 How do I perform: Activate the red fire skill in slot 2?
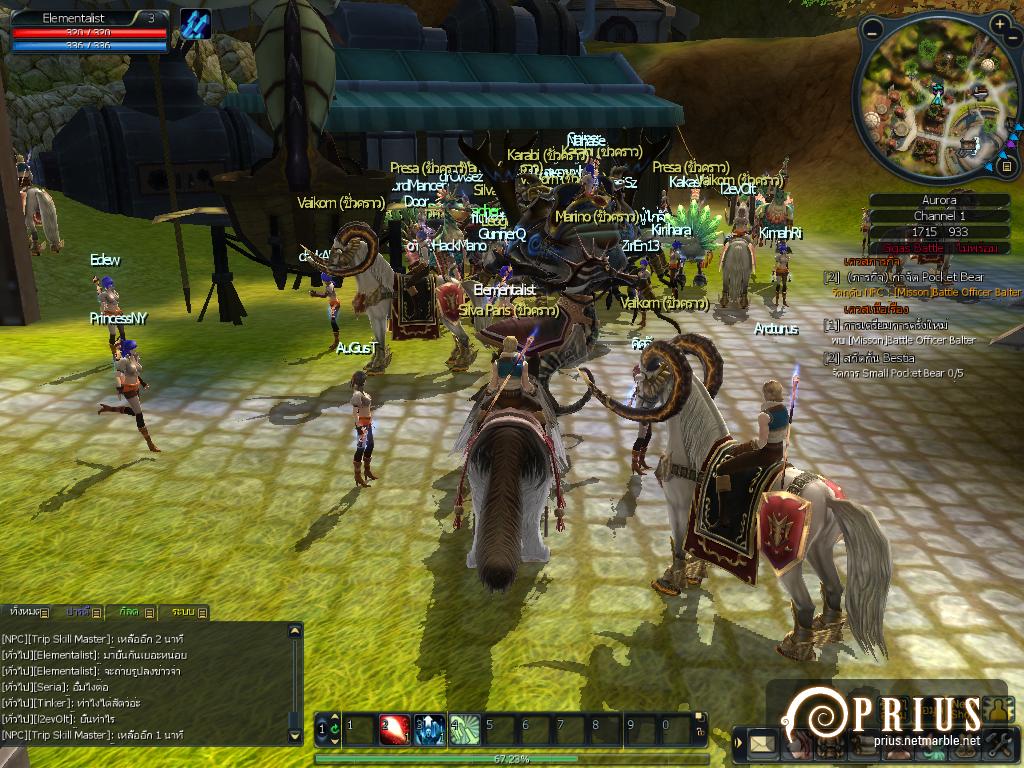(394, 729)
